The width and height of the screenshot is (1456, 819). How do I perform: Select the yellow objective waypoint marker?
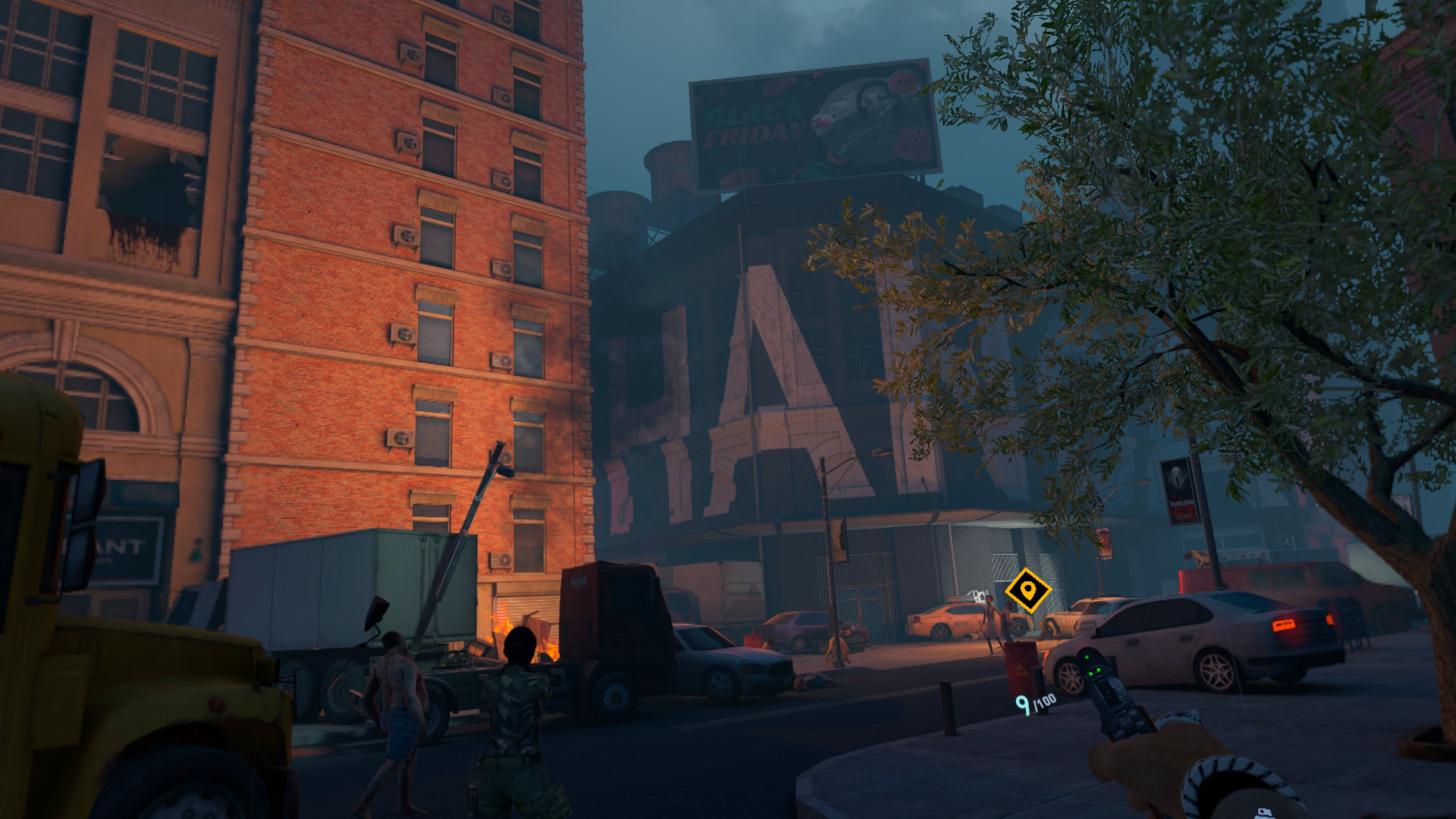point(1027,590)
